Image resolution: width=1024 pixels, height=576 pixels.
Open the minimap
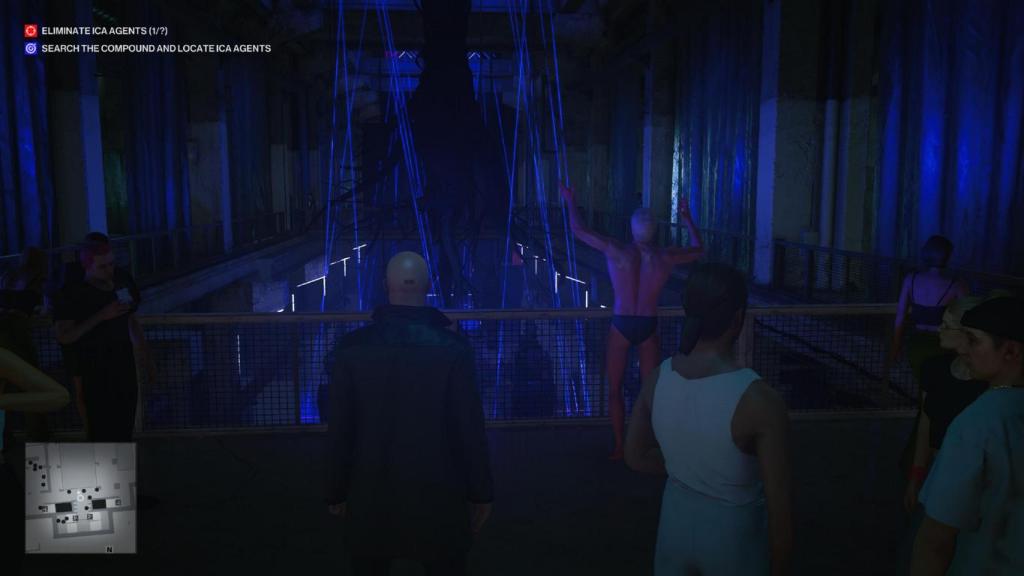pyautogui.click(x=81, y=498)
